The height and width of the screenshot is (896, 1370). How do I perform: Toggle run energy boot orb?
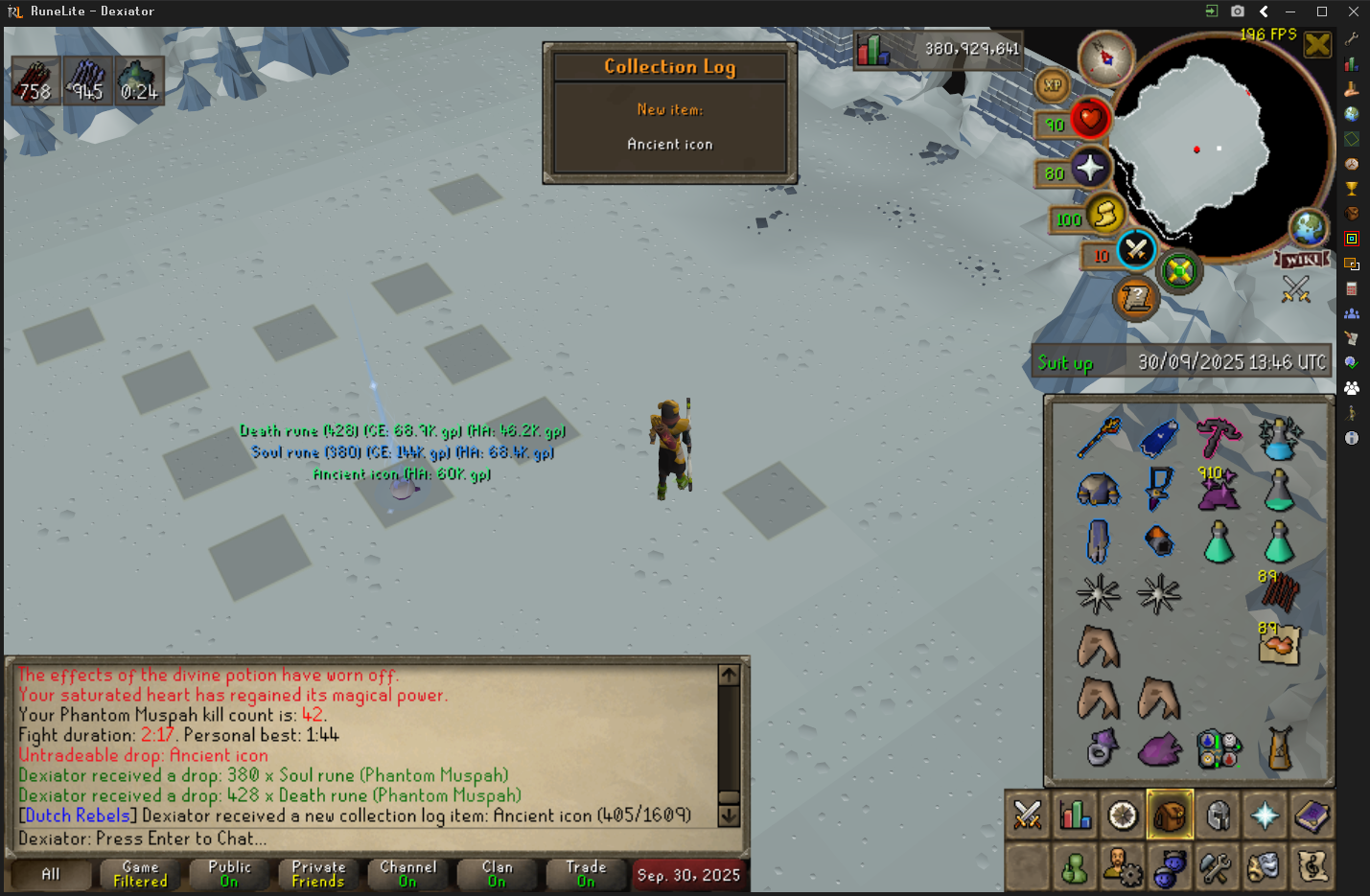click(x=1105, y=215)
